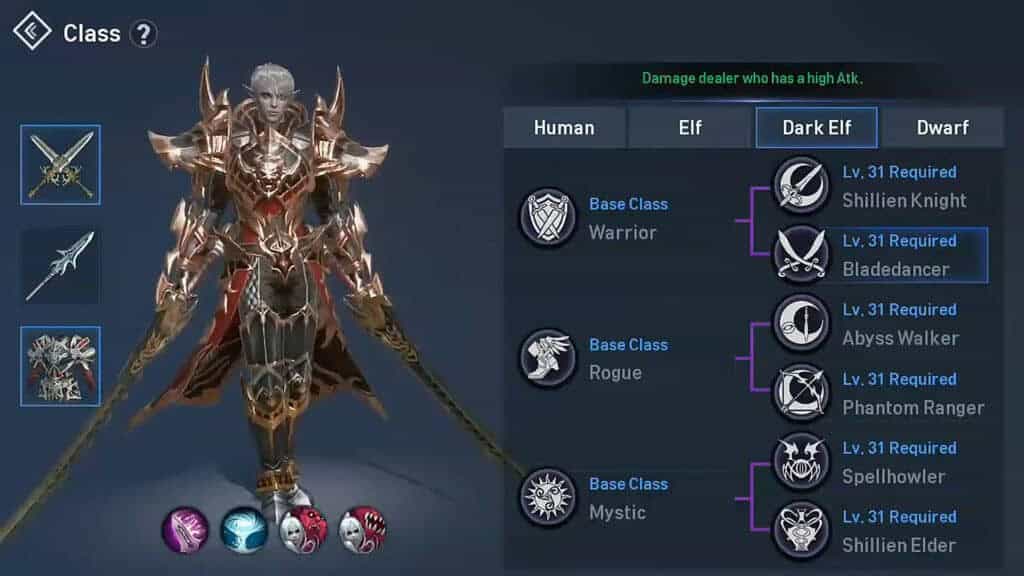The width and height of the screenshot is (1024, 576).
Task: Switch to the Elf race tab
Action: coord(690,128)
